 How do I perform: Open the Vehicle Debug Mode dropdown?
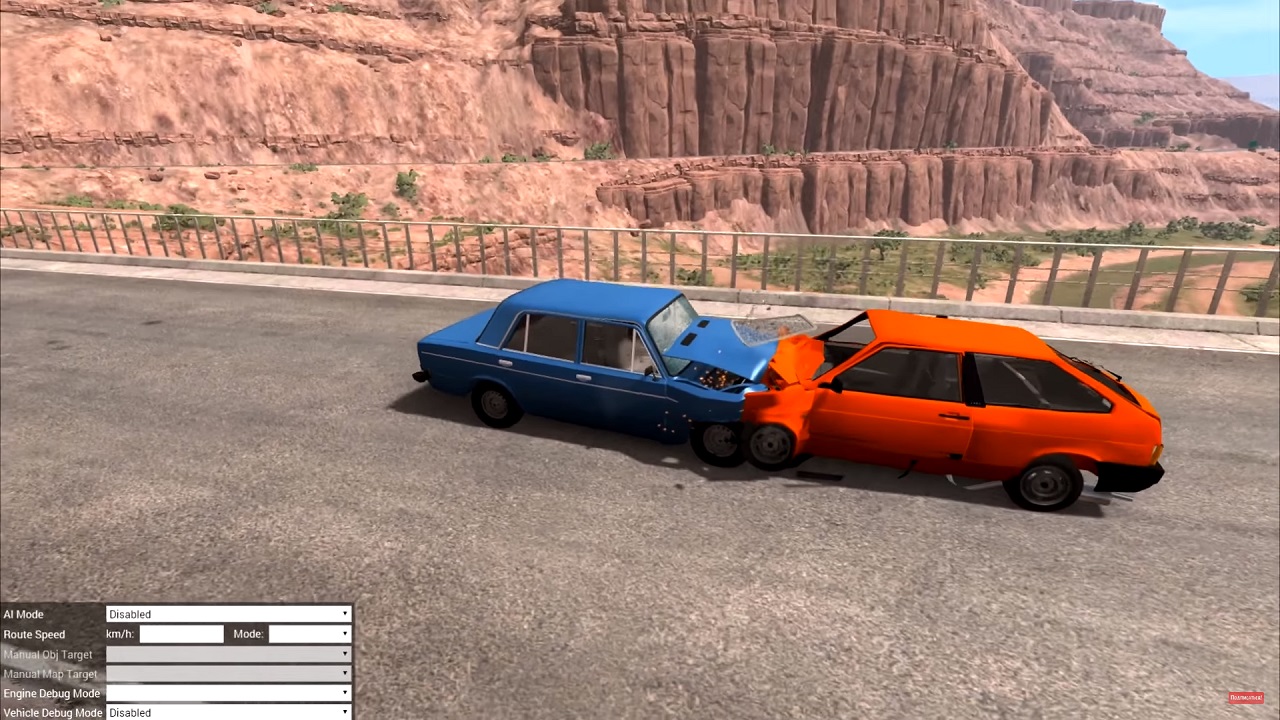coord(229,712)
